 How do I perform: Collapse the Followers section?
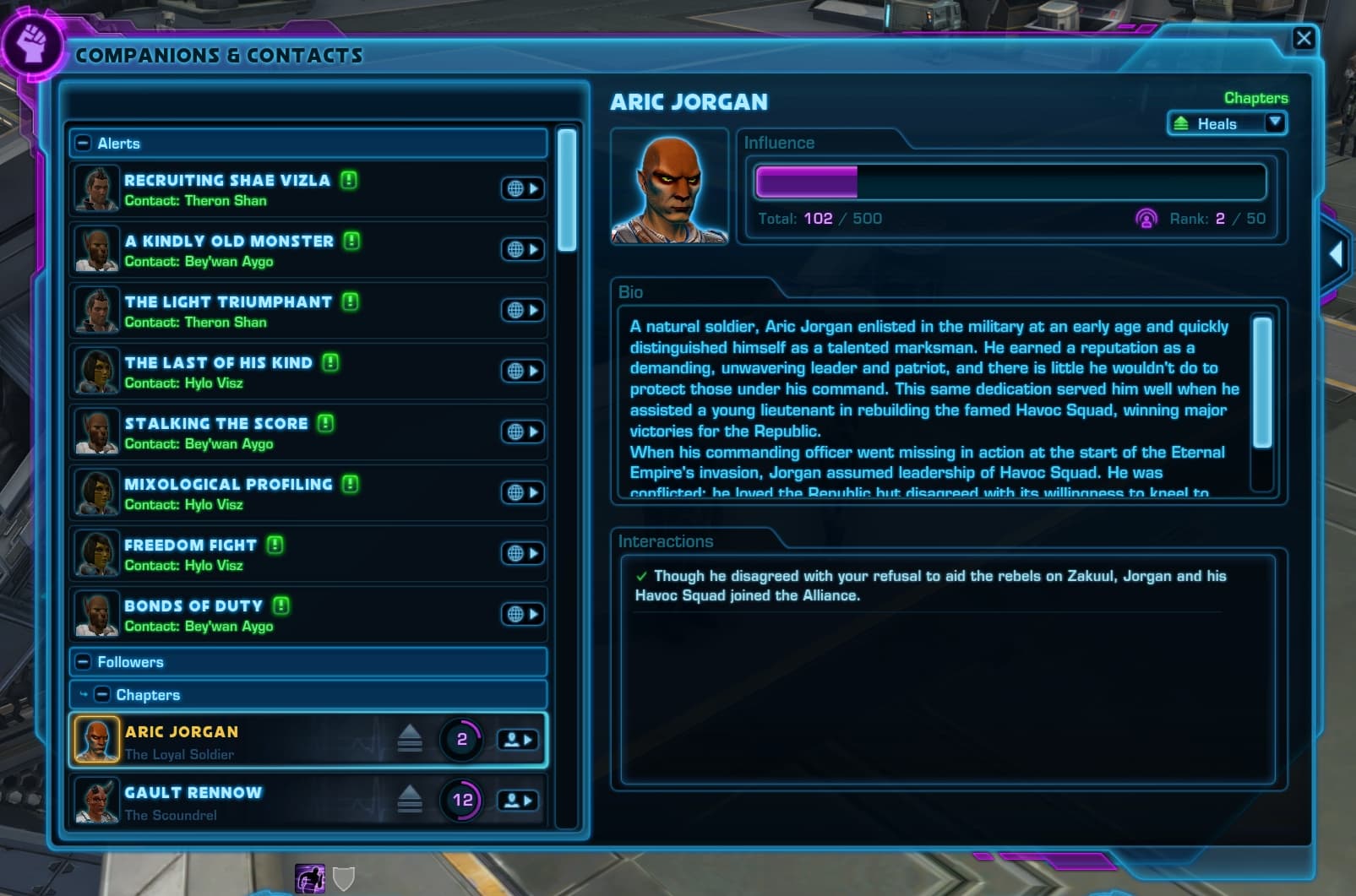pyautogui.click(x=82, y=662)
